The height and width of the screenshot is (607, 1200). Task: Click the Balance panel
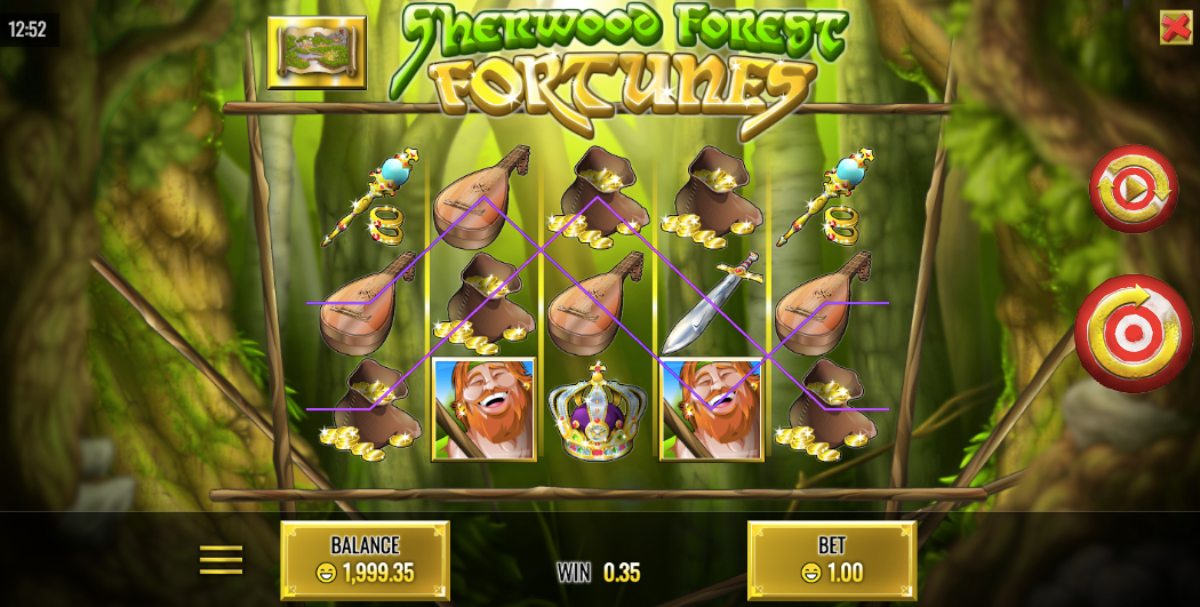(x=365, y=560)
